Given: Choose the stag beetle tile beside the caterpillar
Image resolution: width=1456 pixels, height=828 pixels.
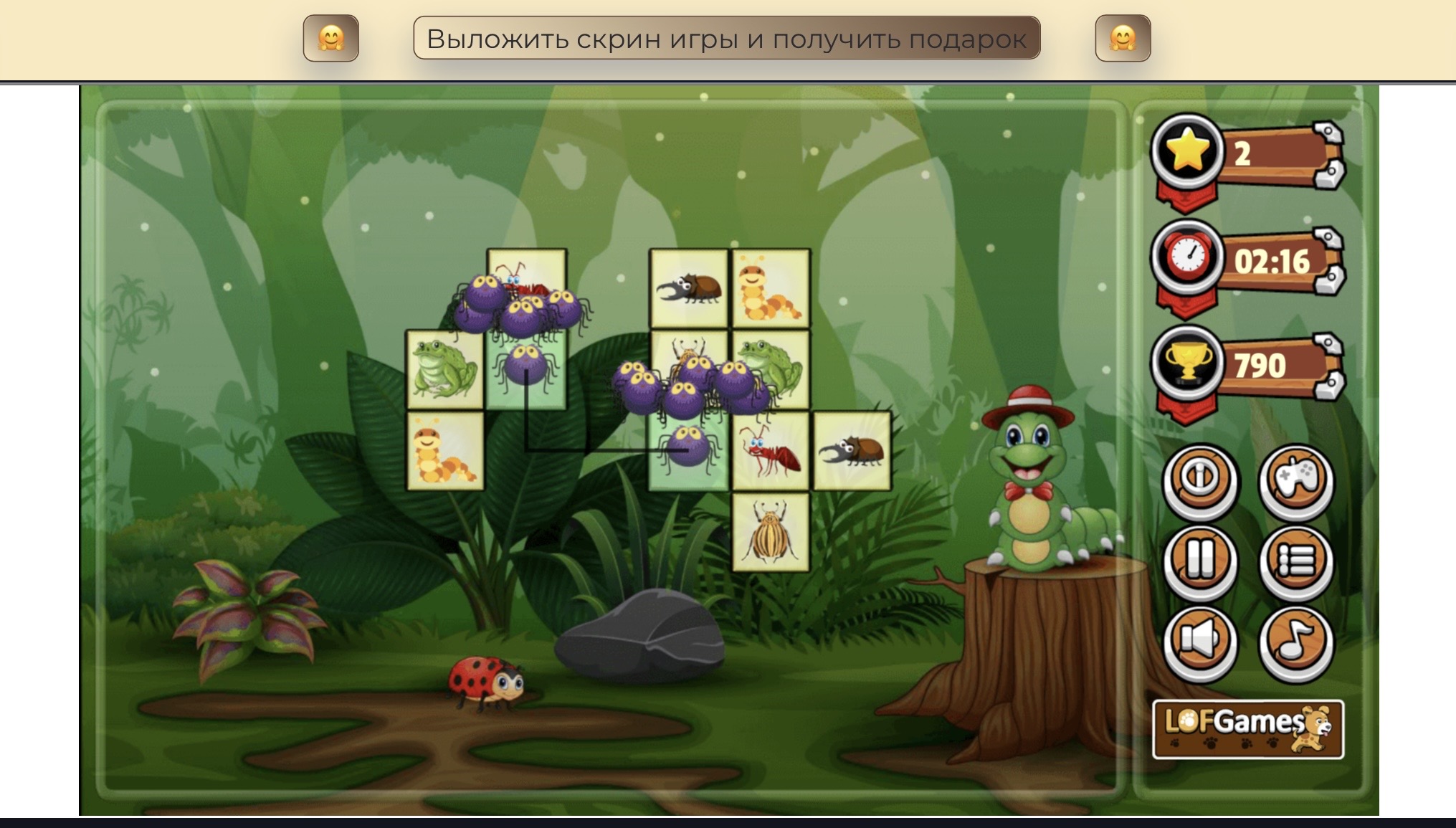Looking at the screenshot, I should (689, 289).
